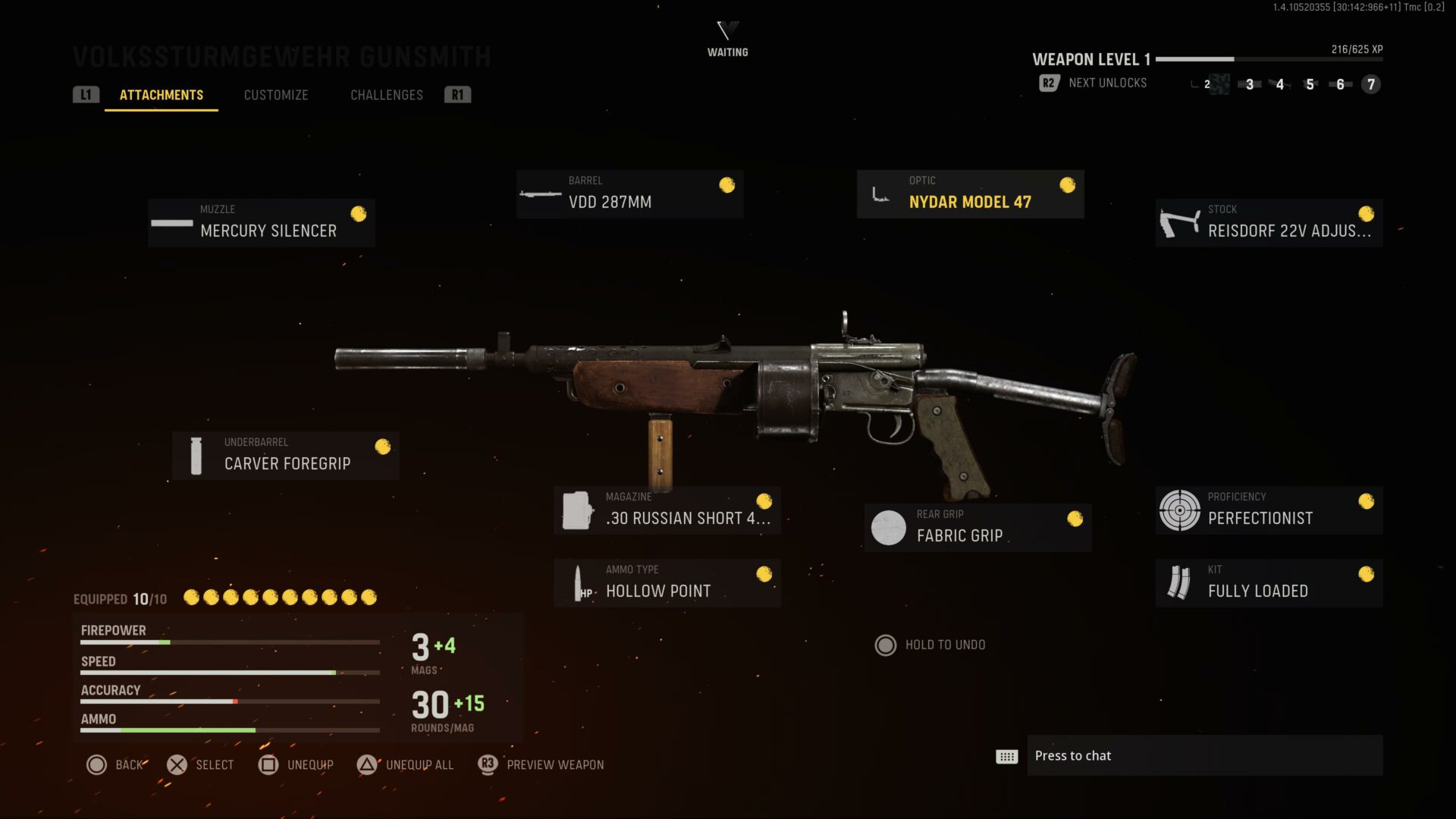Image resolution: width=1456 pixels, height=819 pixels.
Task: Select the Perfectionist proficiency slot
Action: coord(1269,510)
